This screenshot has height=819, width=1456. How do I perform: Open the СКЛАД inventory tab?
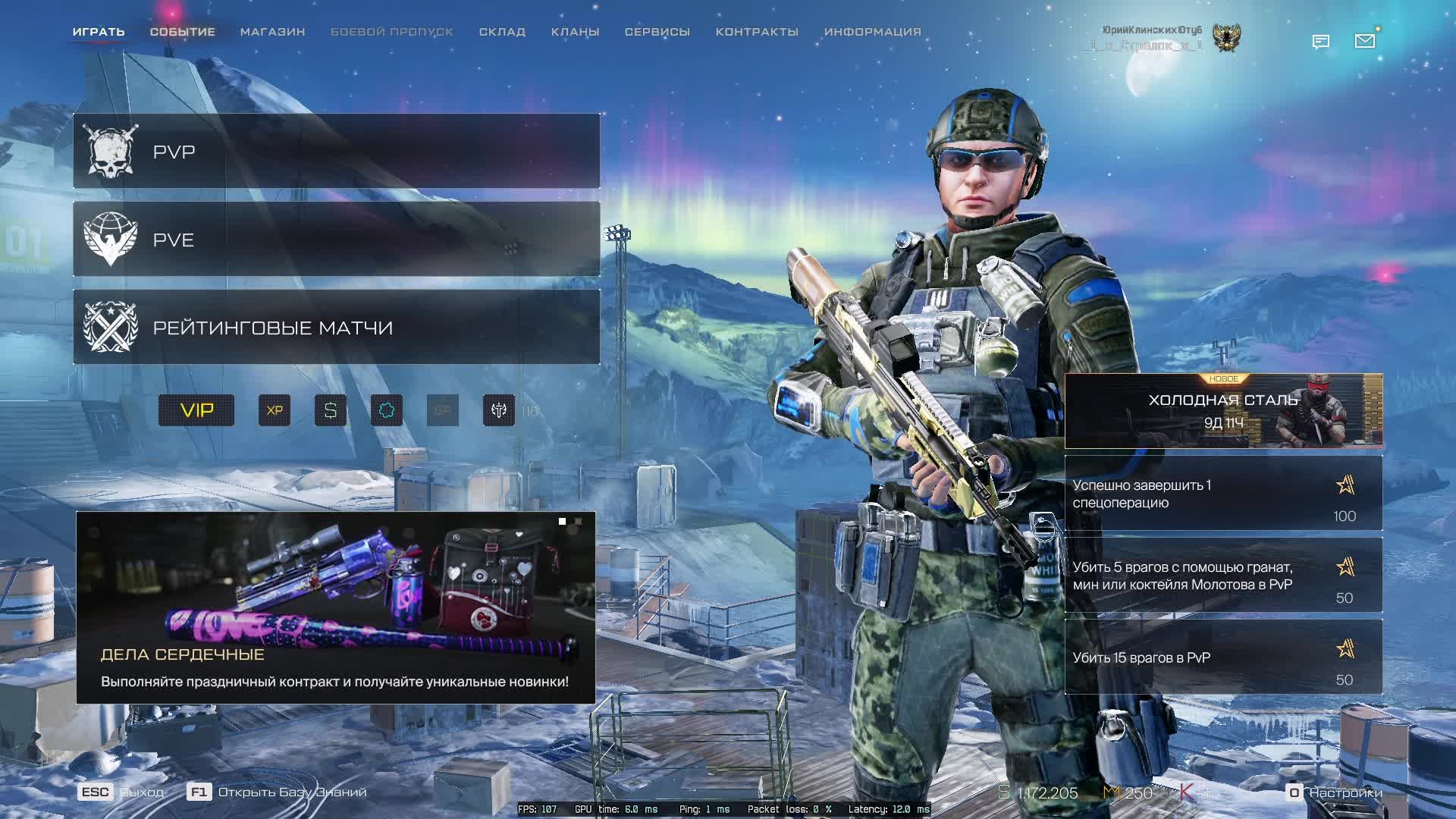pos(502,32)
